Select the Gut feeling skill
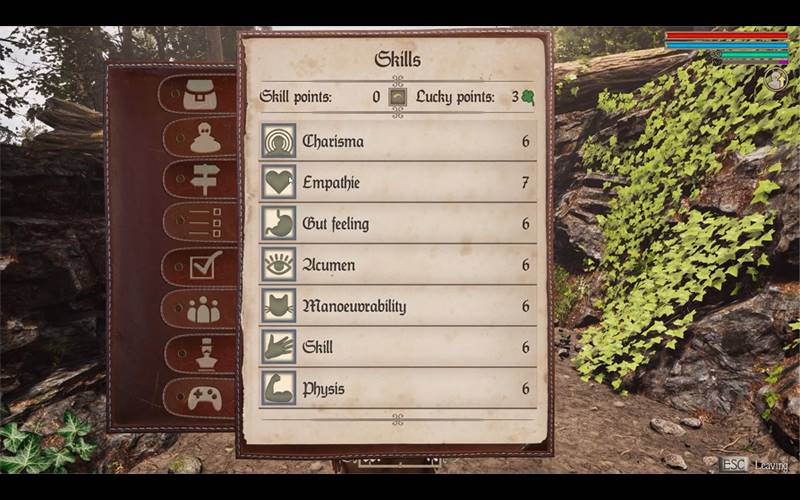The width and height of the screenshot is (800, 500). tap(397, 223)
